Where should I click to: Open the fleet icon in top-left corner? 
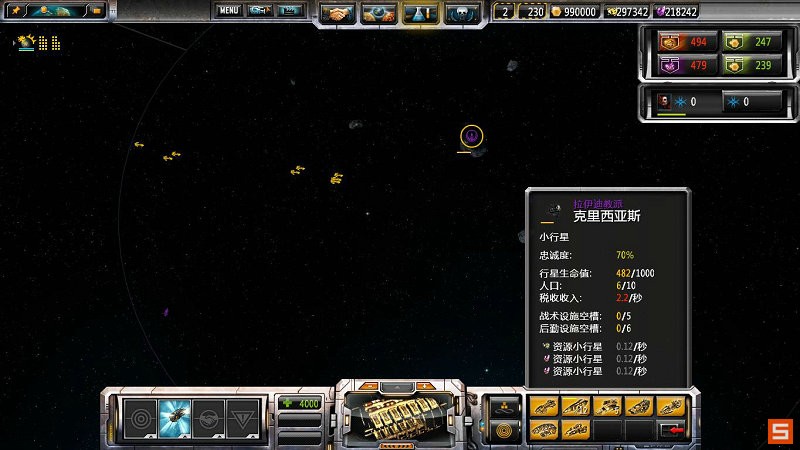[x=26, y=42]
